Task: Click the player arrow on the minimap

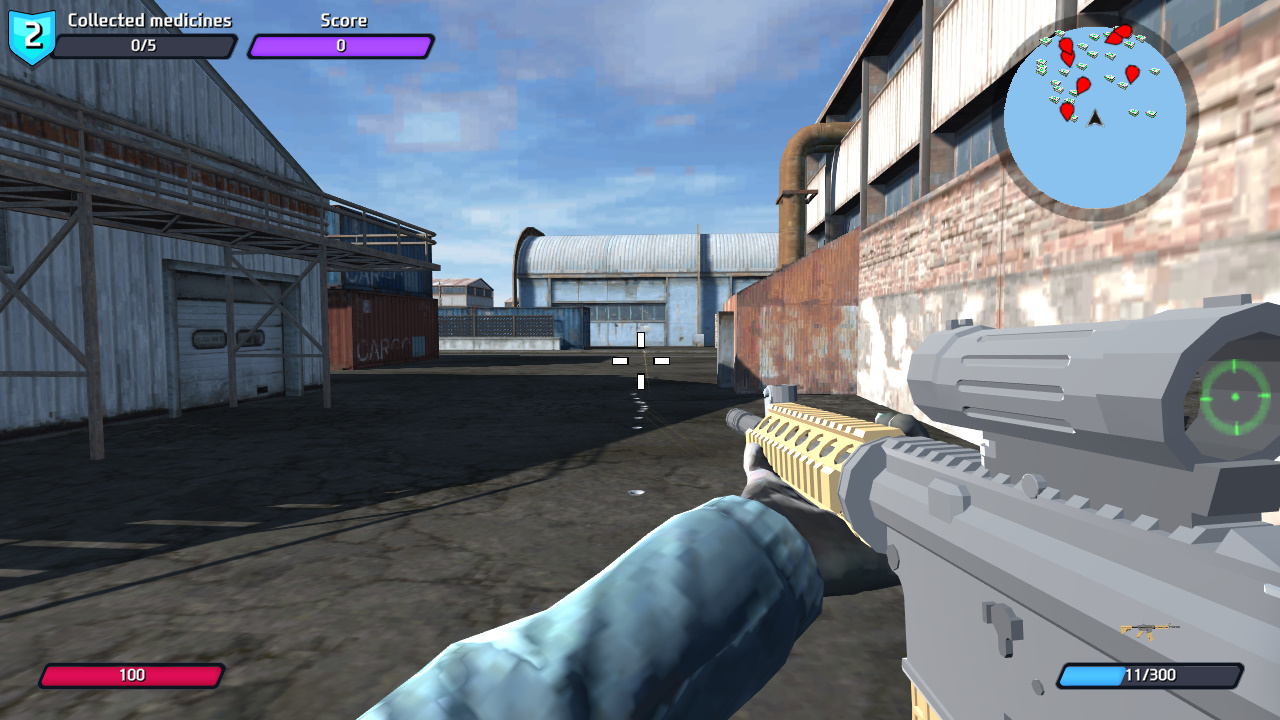Action: pos(1093,119)
